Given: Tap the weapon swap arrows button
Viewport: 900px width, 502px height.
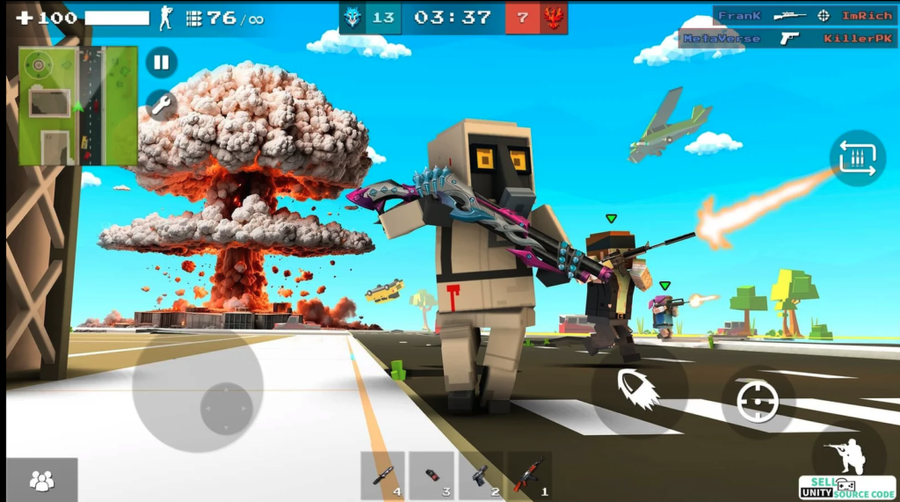Looking at the screenshot, I should [x=857, y=158].
